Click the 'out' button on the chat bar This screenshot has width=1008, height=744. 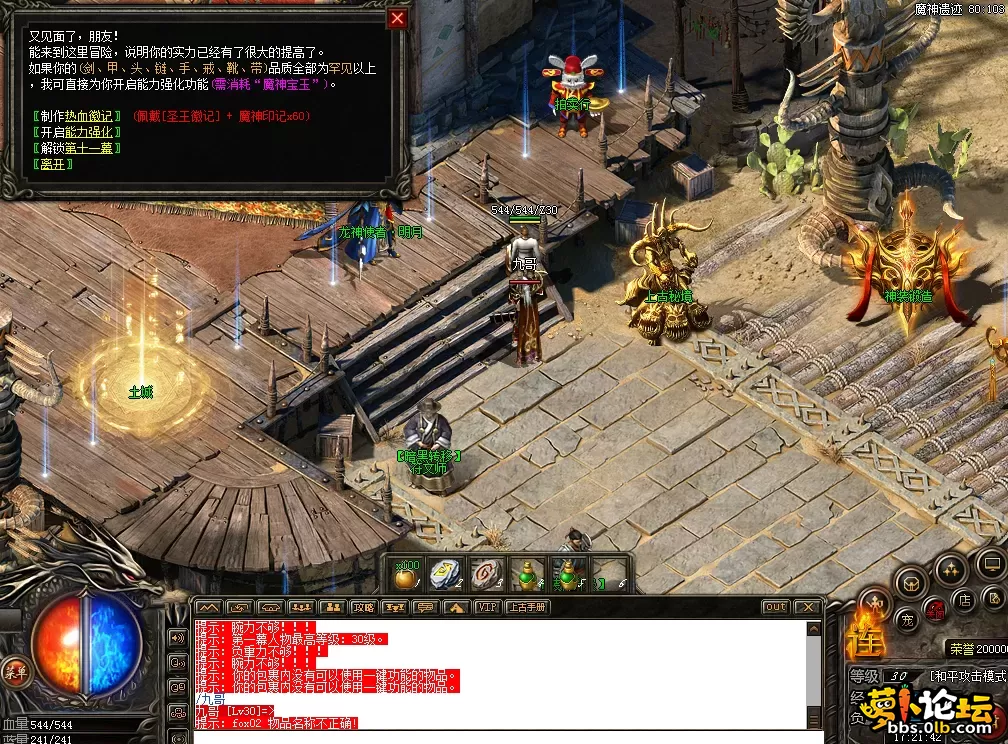click(775, 607)
